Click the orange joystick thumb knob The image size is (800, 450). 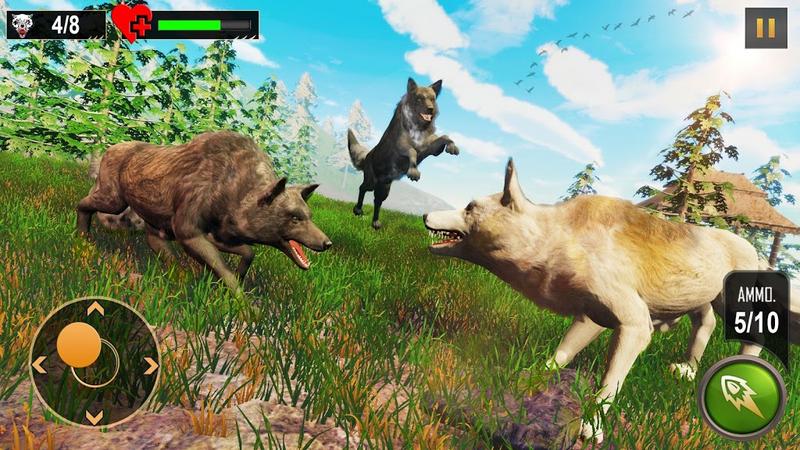click(x=79, y=346)
